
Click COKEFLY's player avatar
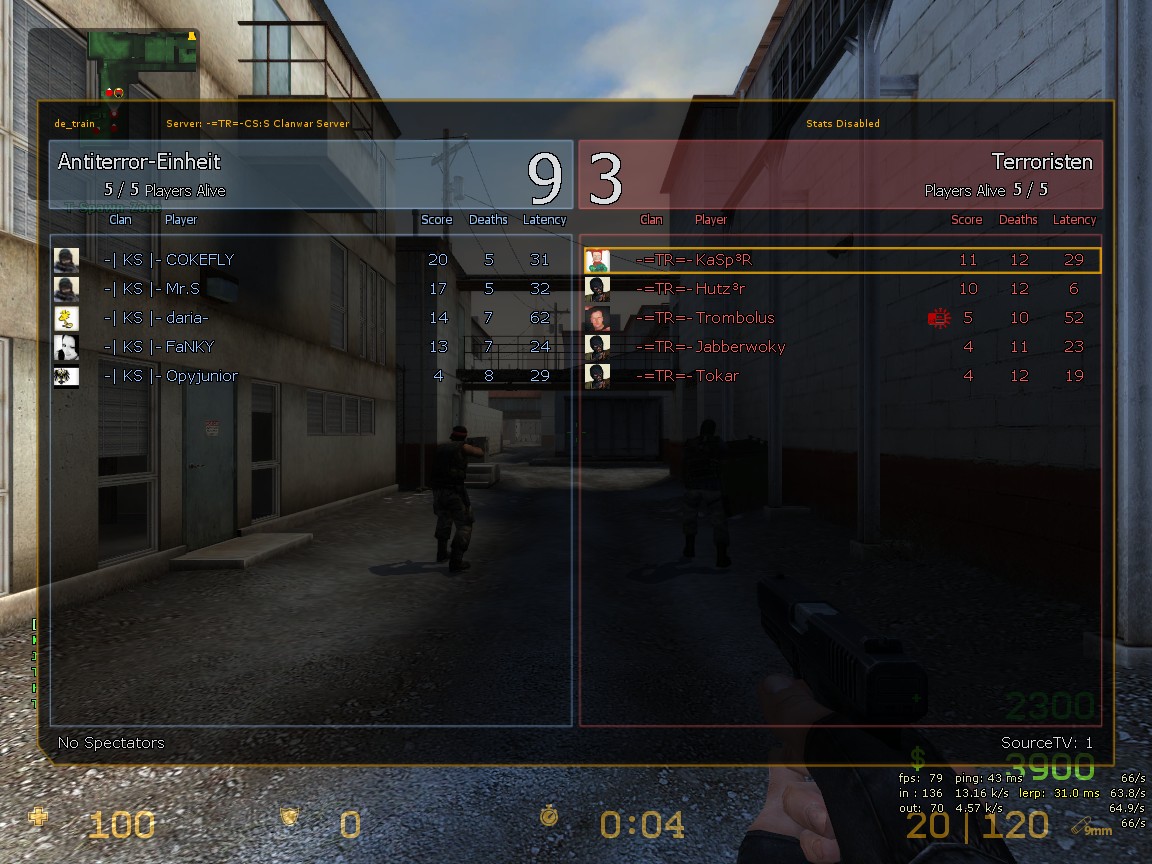click(x=66, y=260)
